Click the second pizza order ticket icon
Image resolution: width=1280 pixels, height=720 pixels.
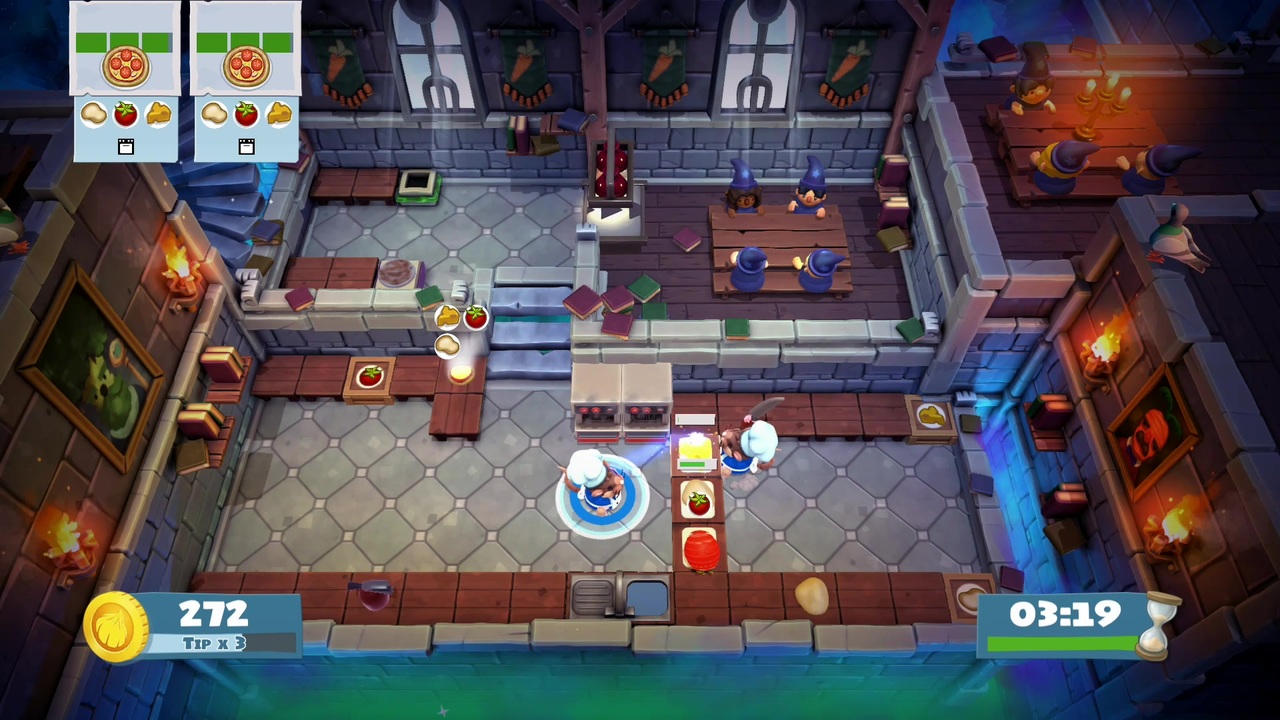[244, 63]
